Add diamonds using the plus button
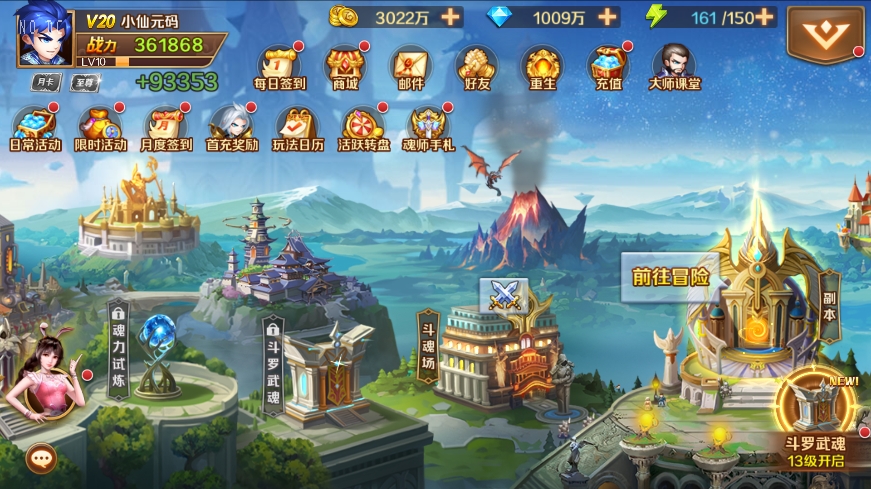 tap(606, 16)
